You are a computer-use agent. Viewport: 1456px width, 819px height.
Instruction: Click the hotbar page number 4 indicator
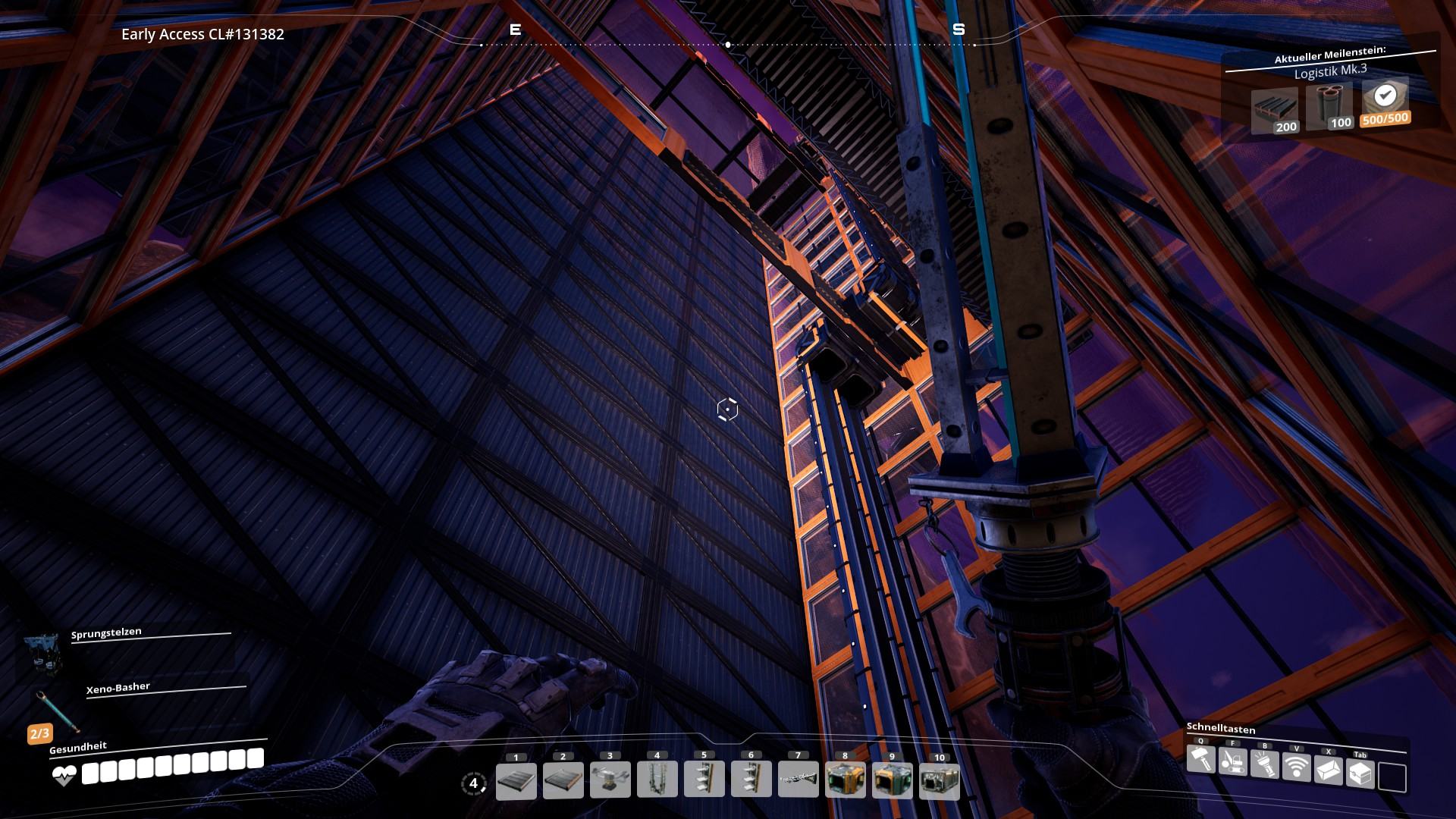[474, 783]
